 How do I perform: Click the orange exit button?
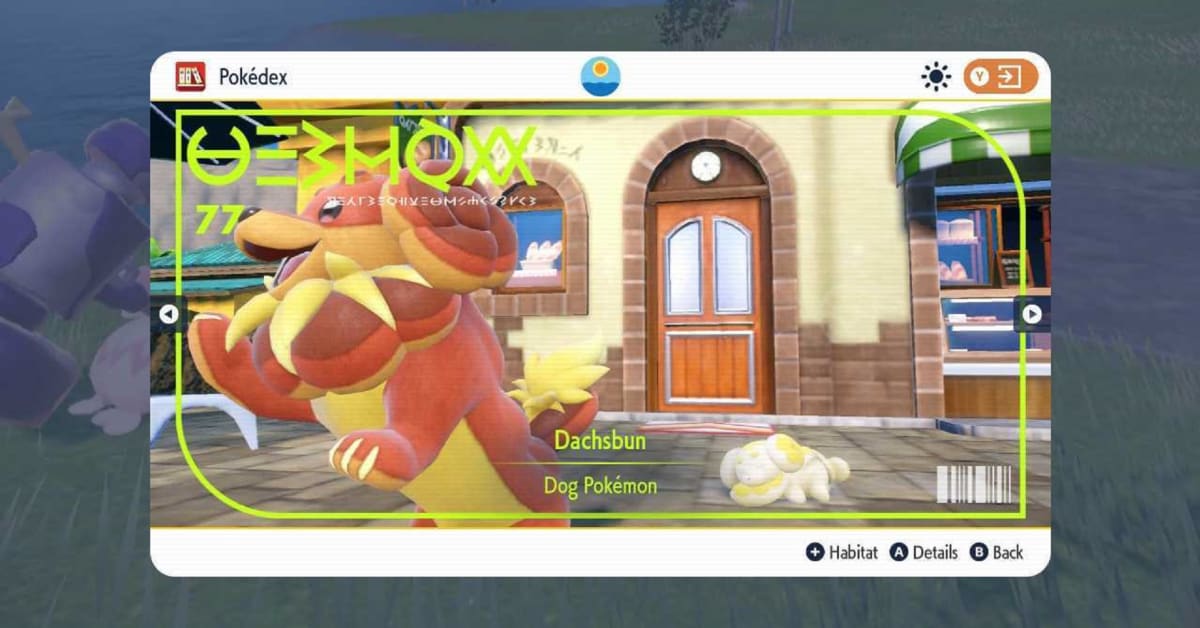pyautogui.click(x=1000, y=77)
